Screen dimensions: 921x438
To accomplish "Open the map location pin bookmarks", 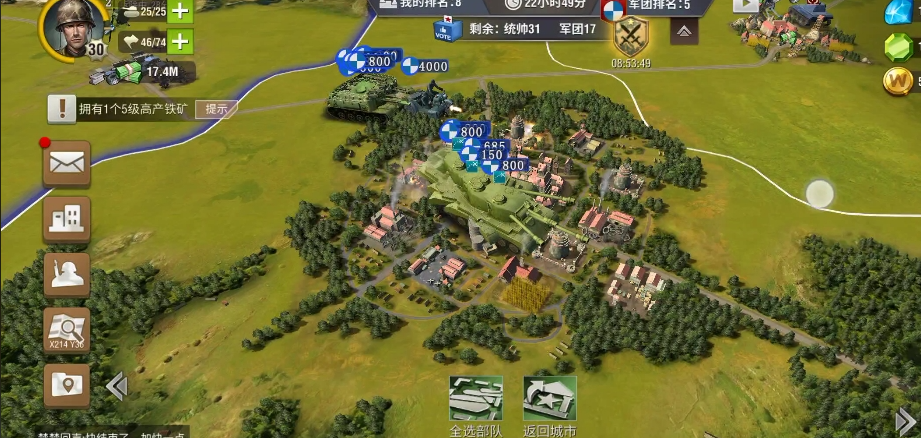I will pyautogui.click(x=67, y=385).
